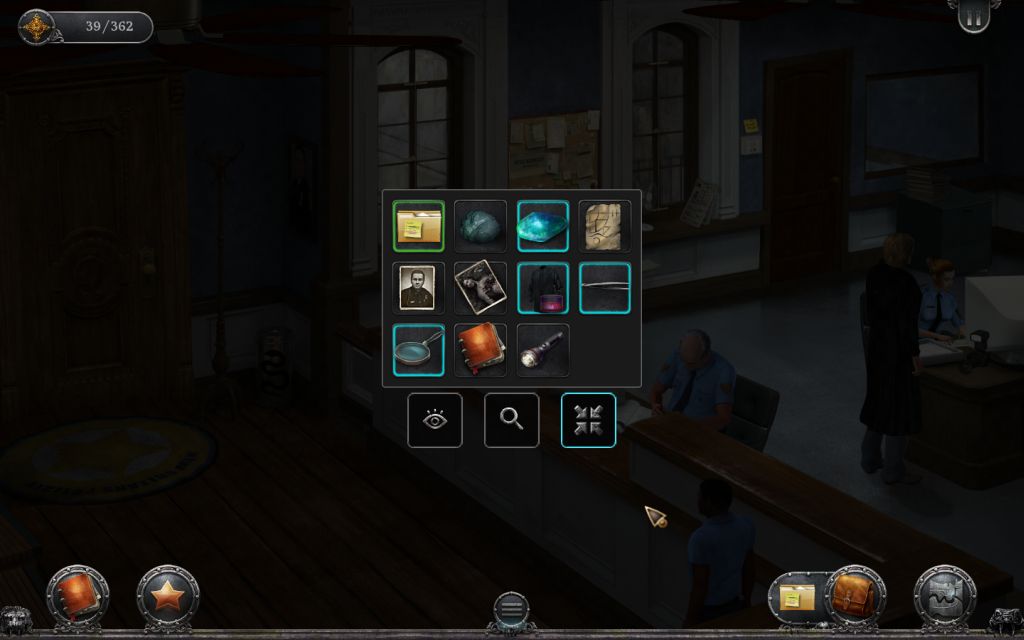This screenshot has width=1024, height=640.
Task: Open the center menu lines button
Action: [511, 609]
